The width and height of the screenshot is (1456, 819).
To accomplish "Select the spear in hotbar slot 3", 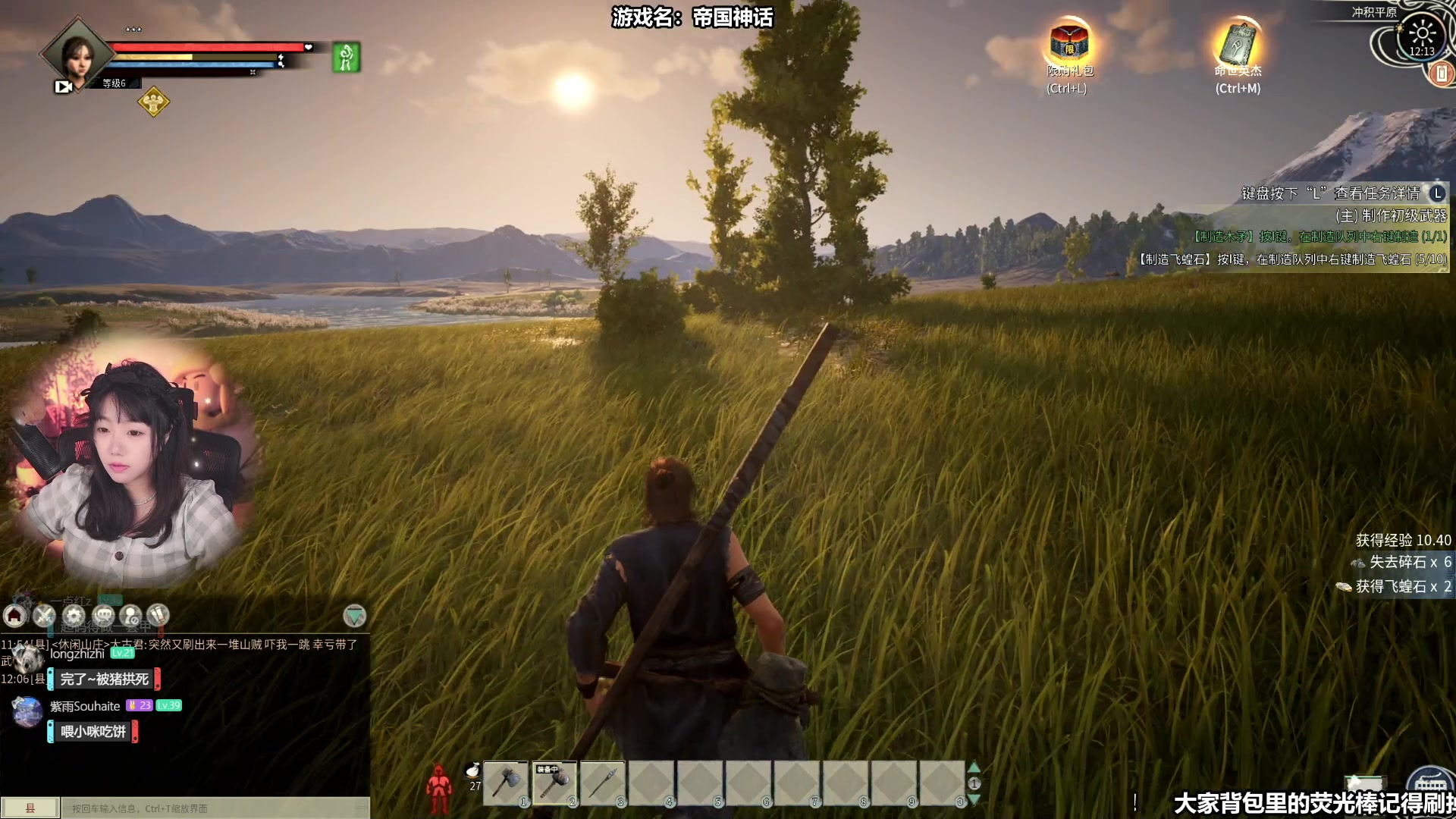I will click(603, 783).
